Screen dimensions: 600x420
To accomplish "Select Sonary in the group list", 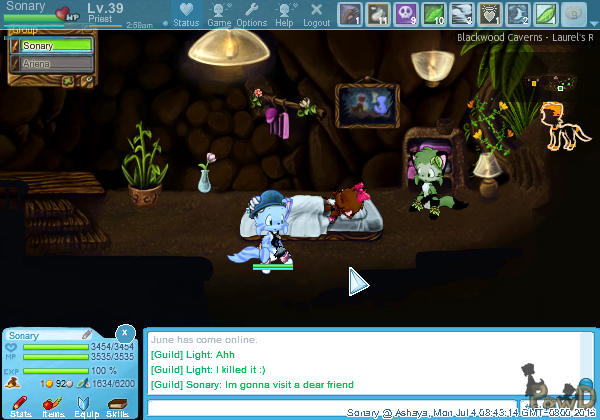I will [56, 46].
